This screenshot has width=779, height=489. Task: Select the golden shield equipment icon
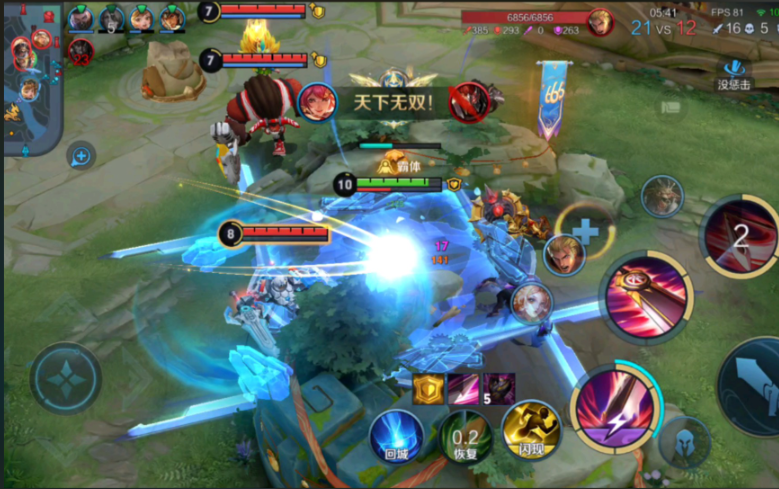430,386
